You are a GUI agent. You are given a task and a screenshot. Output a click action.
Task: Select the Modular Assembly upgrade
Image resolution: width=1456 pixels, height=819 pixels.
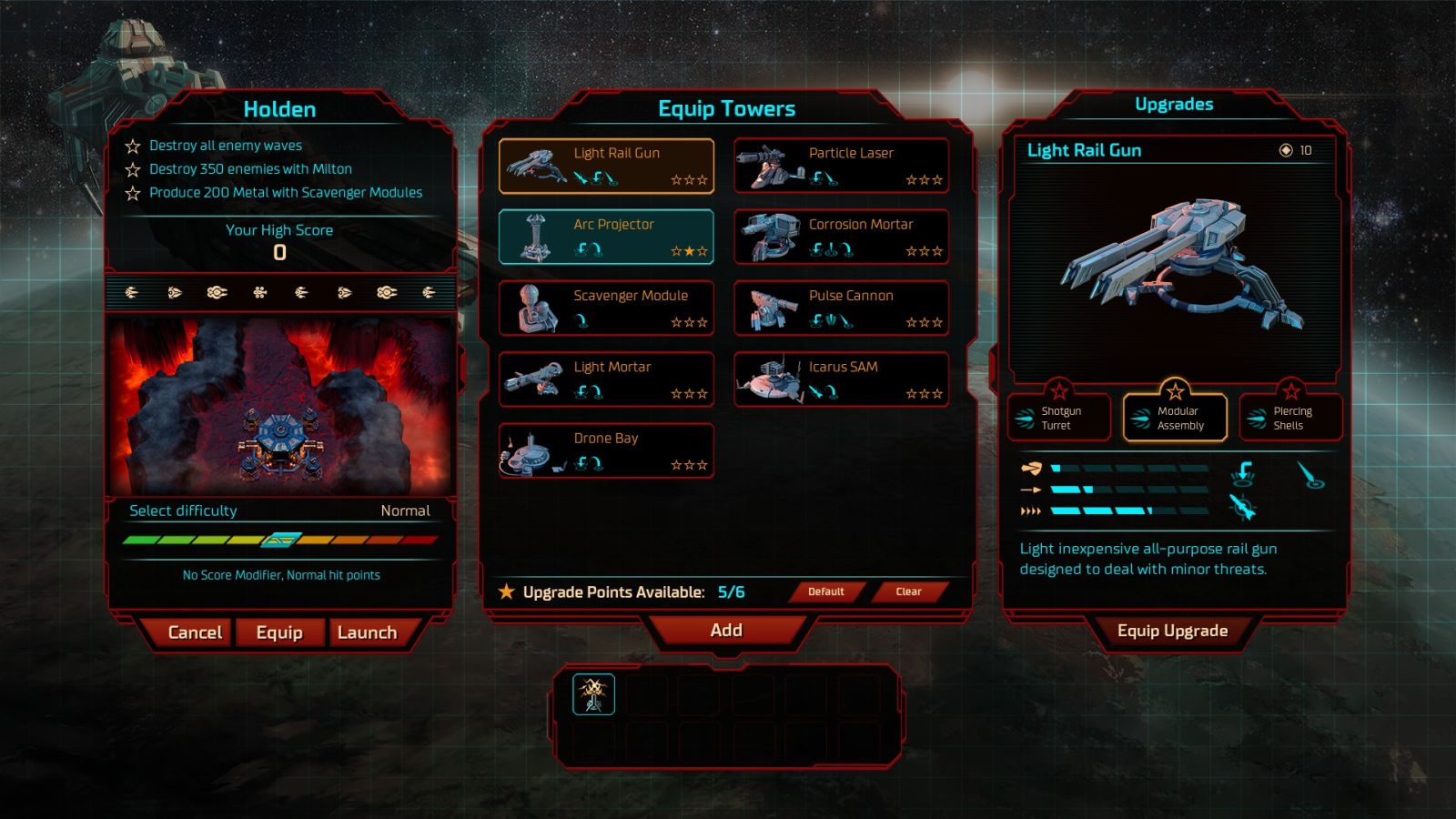coord(1175,418)
